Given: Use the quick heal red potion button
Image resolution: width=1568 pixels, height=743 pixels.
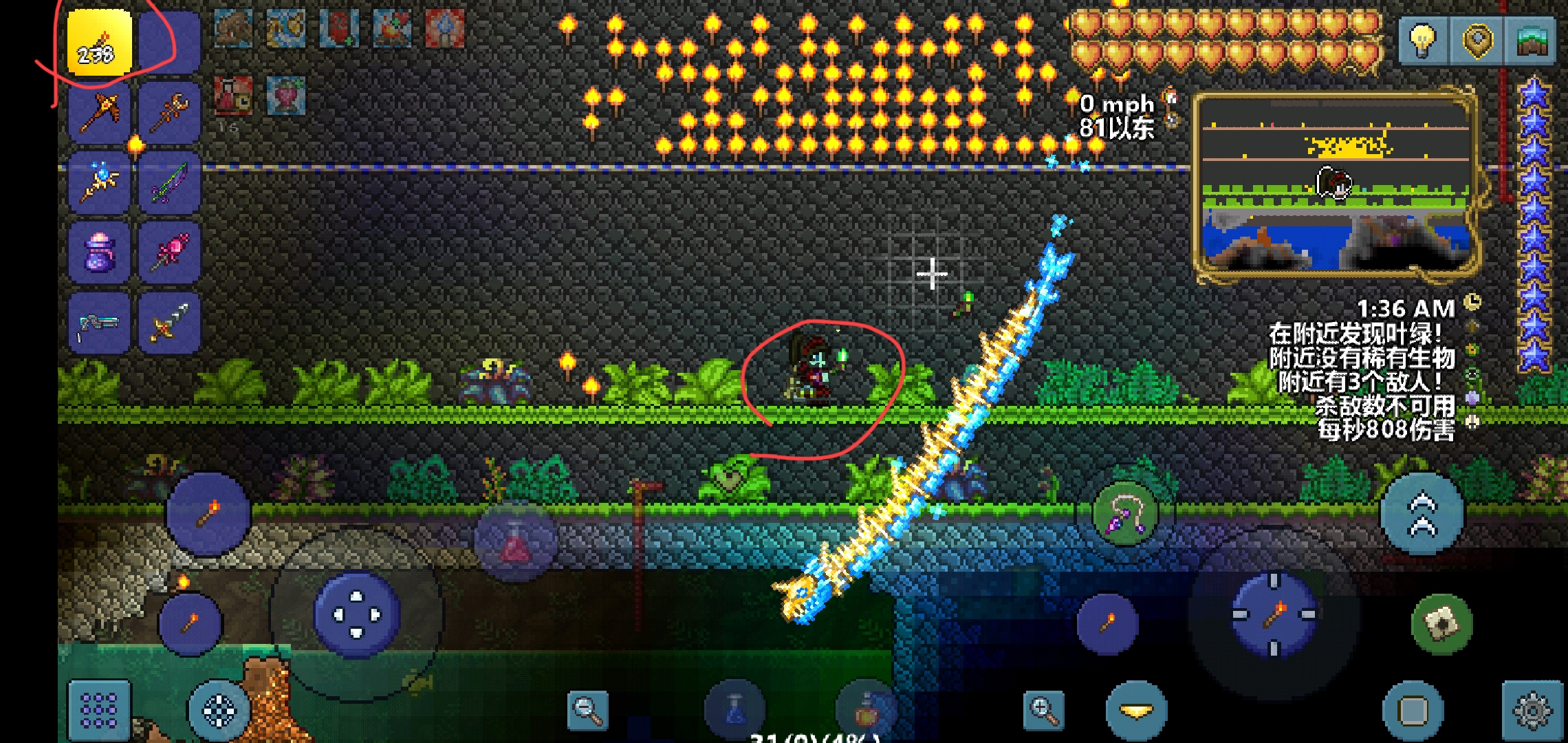Looking at the screenshot, I should (x=515, y=543).
